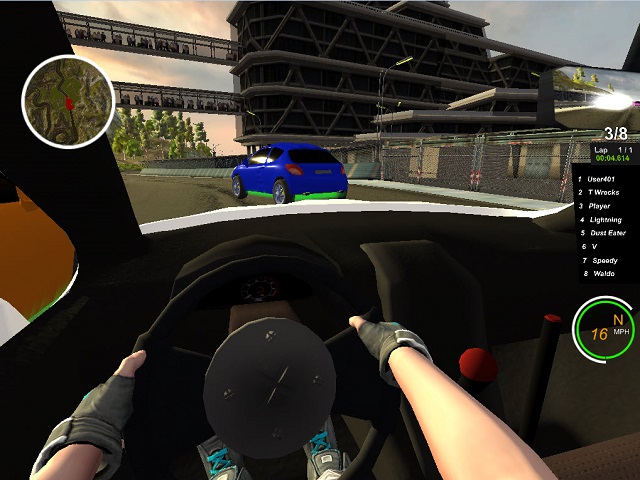Click the circular track minimap
Image resolution: width=640 pixels, height=480 pixels.
tap(68, 98)
